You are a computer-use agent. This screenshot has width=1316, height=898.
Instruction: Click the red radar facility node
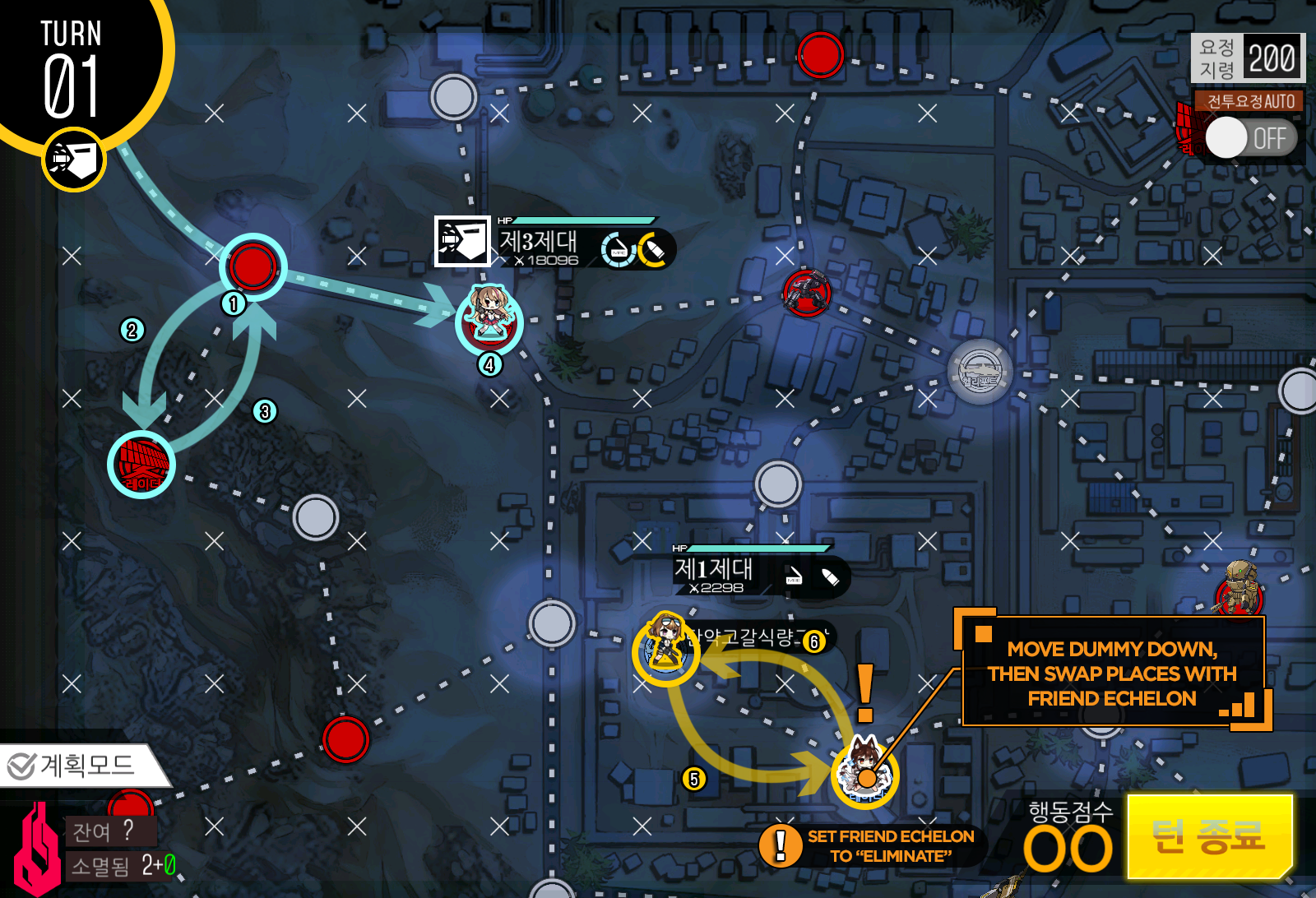141,462
